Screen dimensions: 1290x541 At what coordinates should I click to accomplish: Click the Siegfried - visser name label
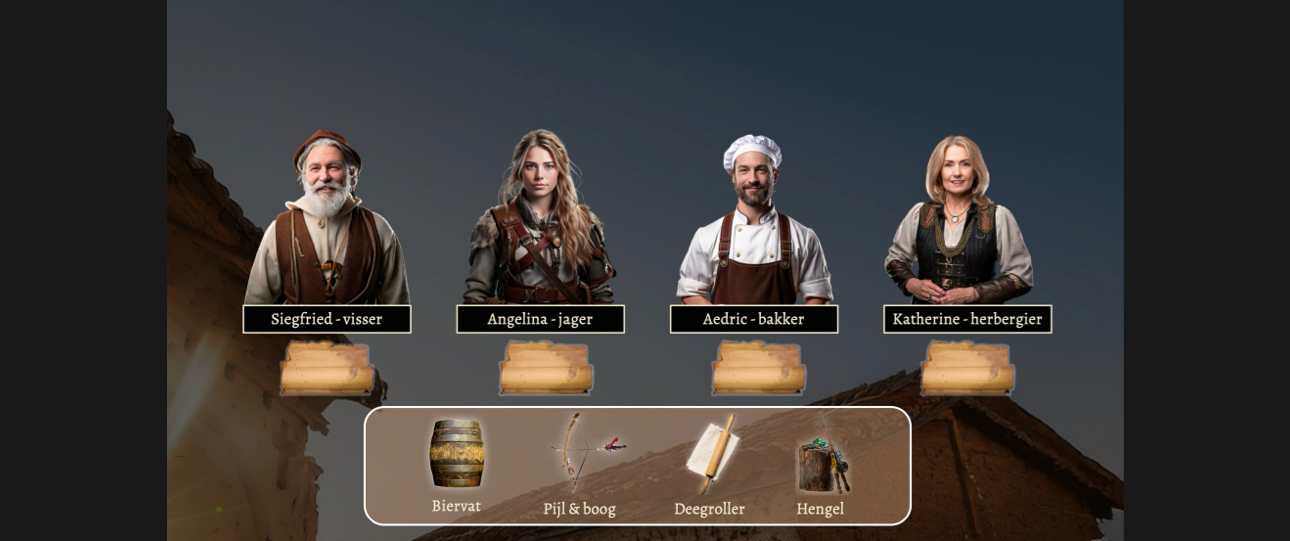tap(327, 319)
